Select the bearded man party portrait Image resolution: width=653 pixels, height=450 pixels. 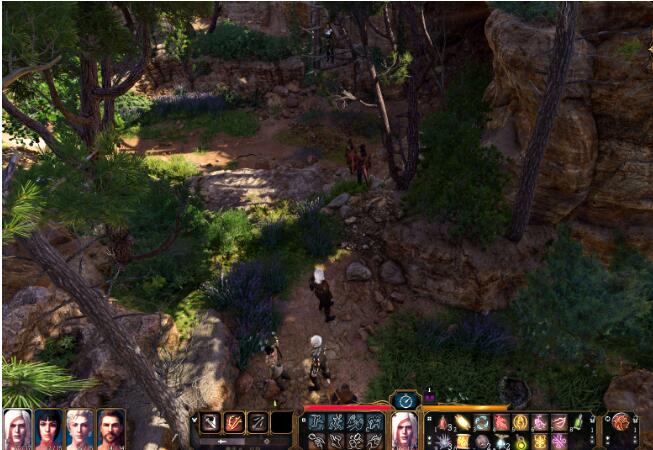tap(110, 428)
